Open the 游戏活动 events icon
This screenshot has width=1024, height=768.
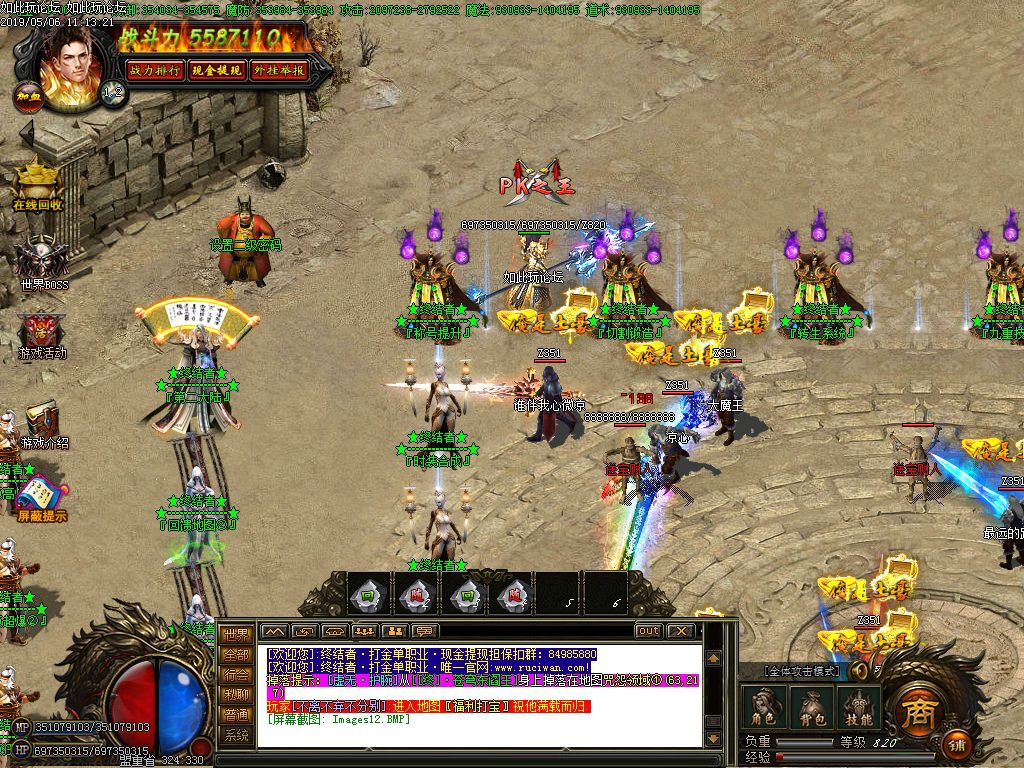(x=42, y=335)
